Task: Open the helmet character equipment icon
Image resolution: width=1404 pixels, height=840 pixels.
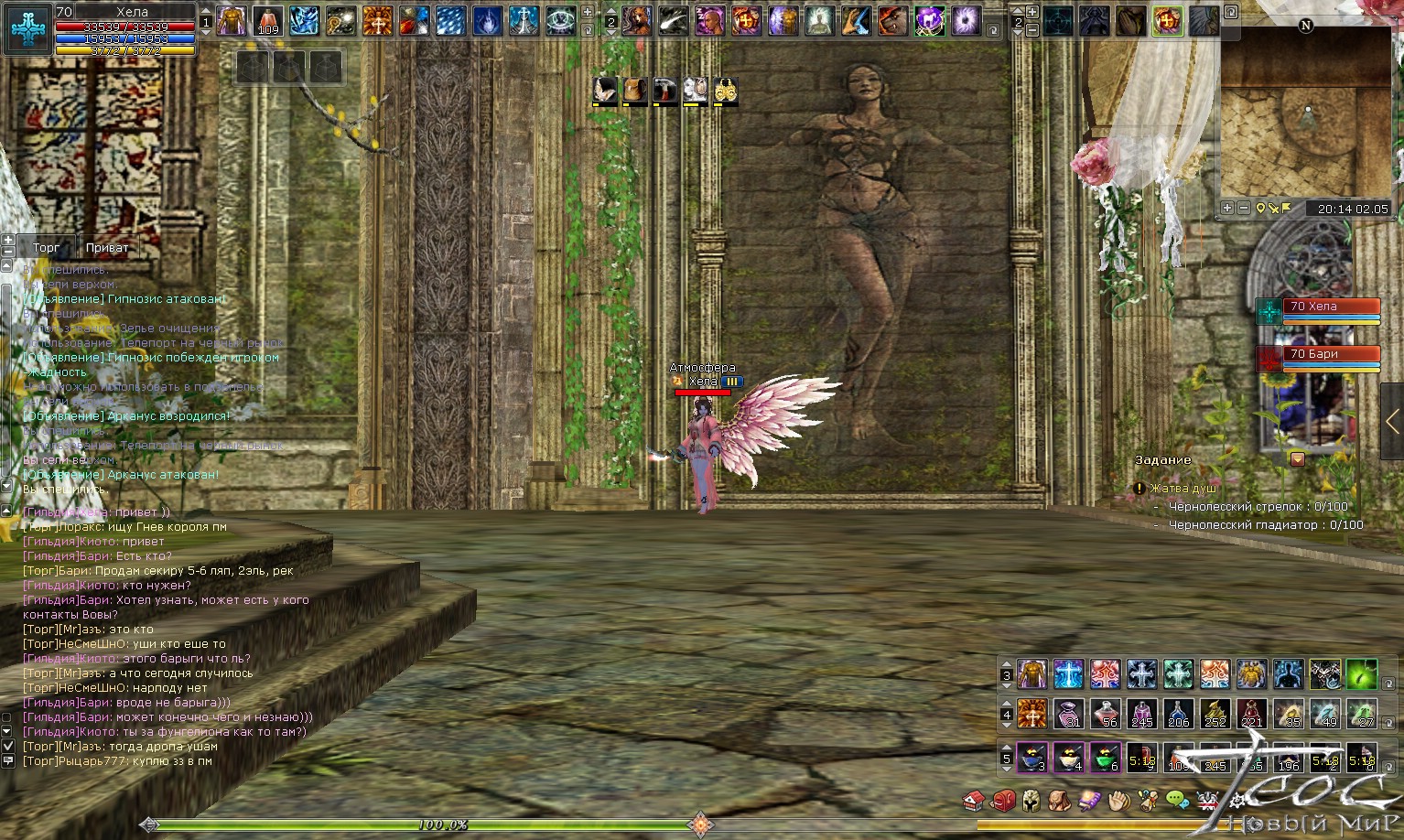Action: (x=1031, y=802)
